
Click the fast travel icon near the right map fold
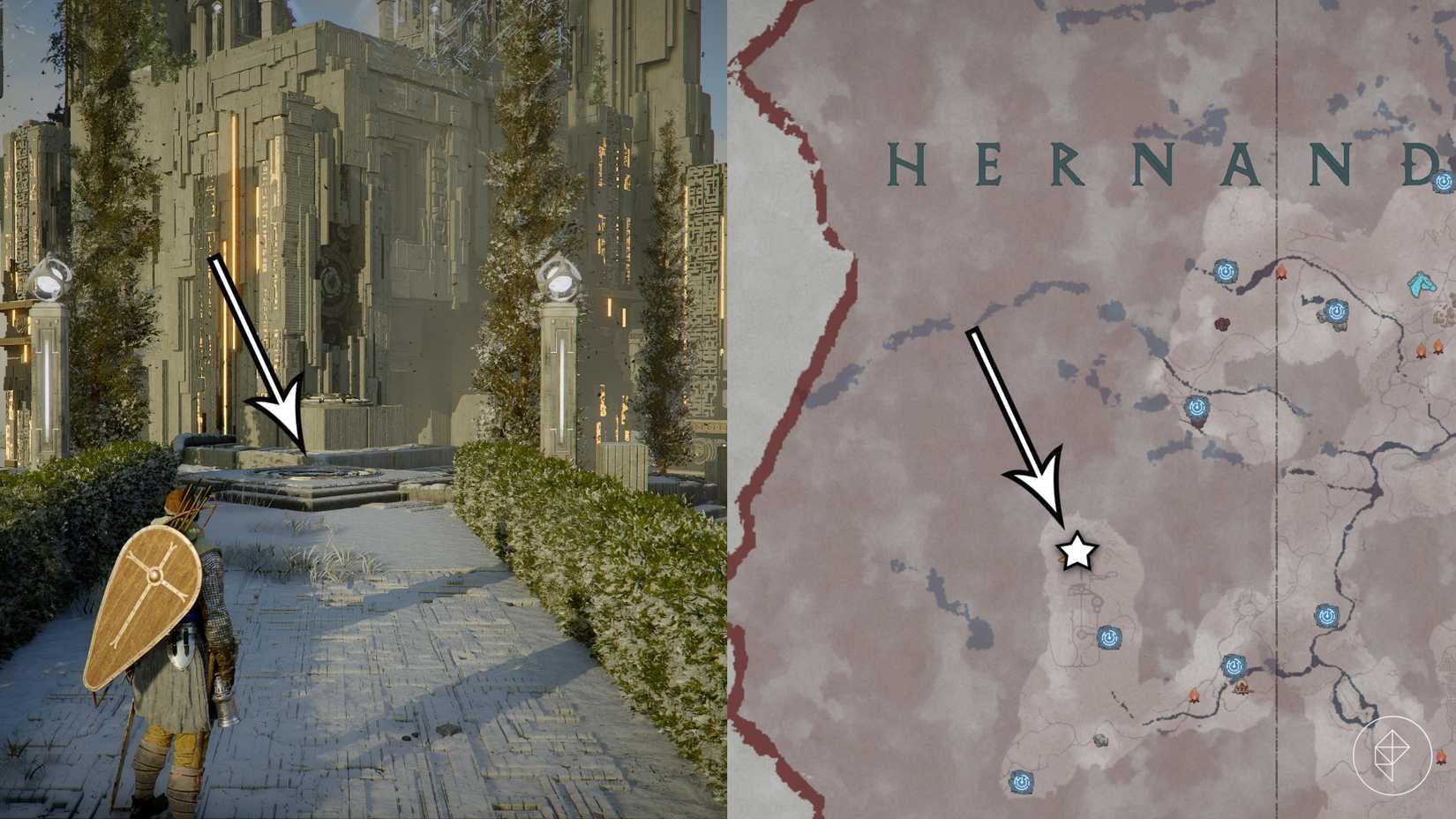(x=1326, y=617)
